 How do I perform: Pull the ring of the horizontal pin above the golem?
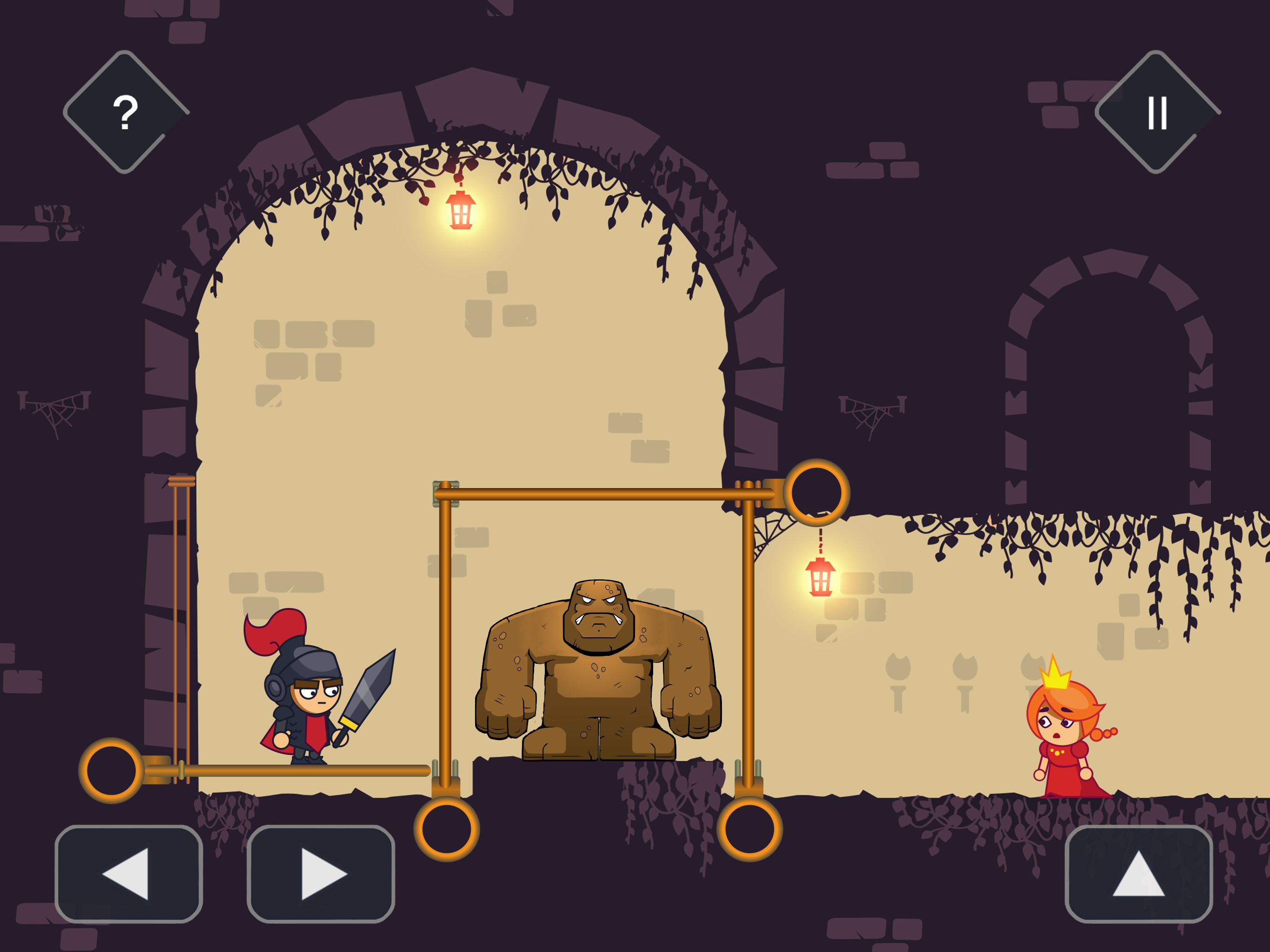[x=816, y=493]
